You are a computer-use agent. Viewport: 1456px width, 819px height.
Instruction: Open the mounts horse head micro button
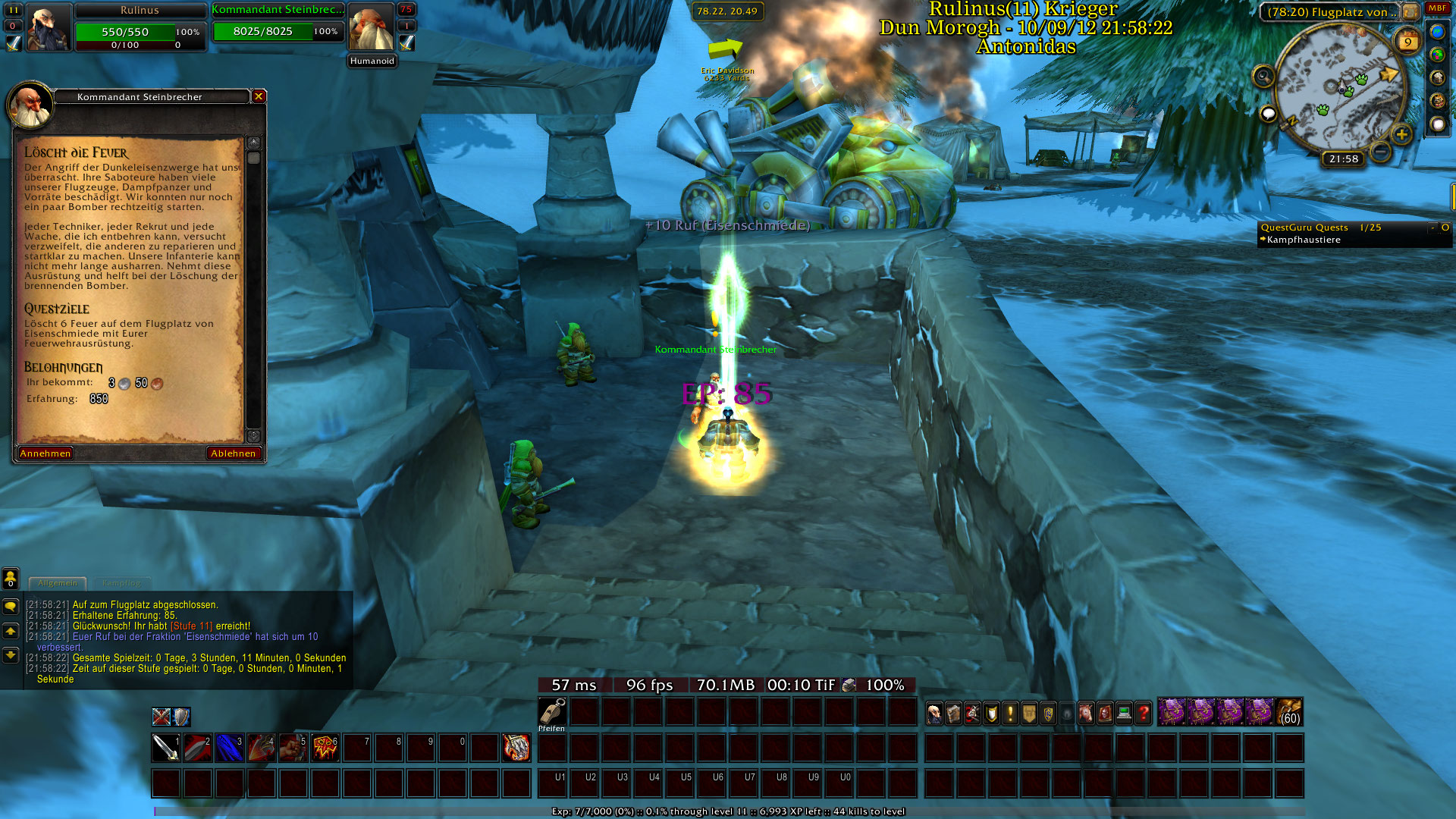[1087, 713]
